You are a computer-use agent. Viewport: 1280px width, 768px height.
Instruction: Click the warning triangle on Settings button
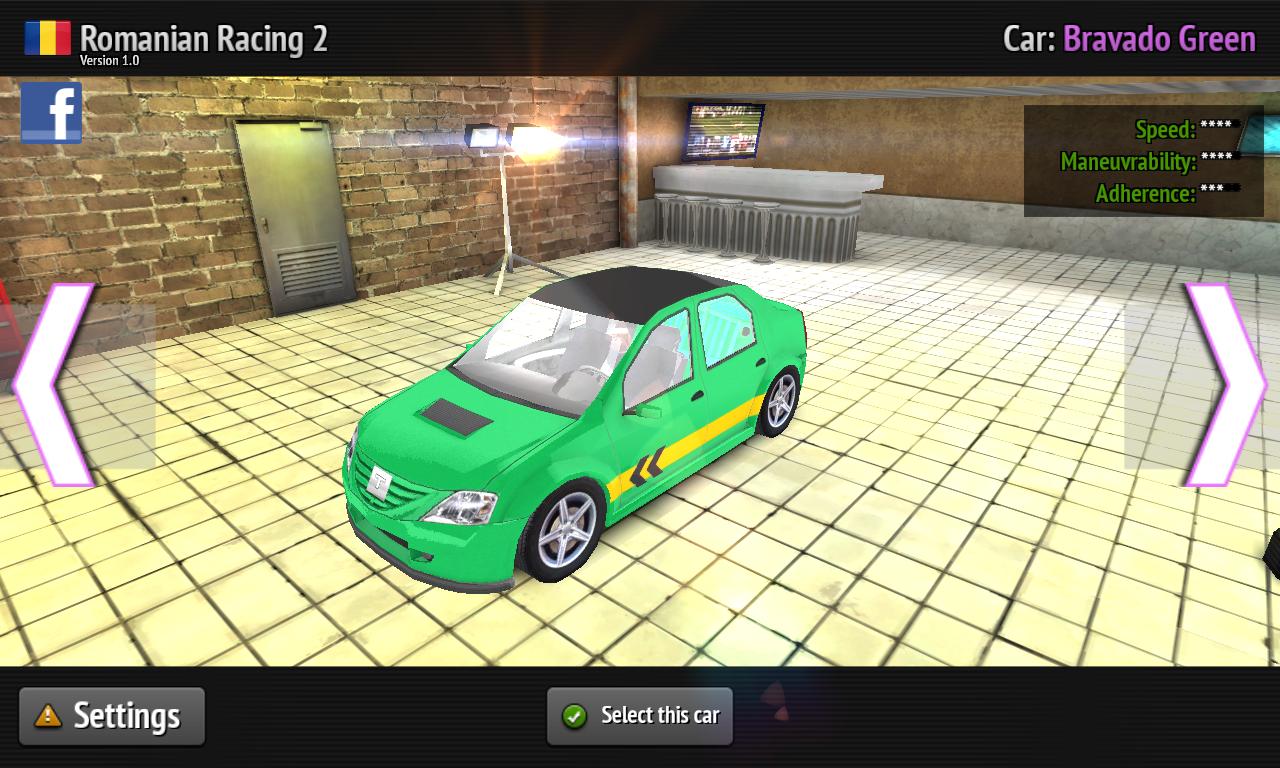[x=47, y=715]
